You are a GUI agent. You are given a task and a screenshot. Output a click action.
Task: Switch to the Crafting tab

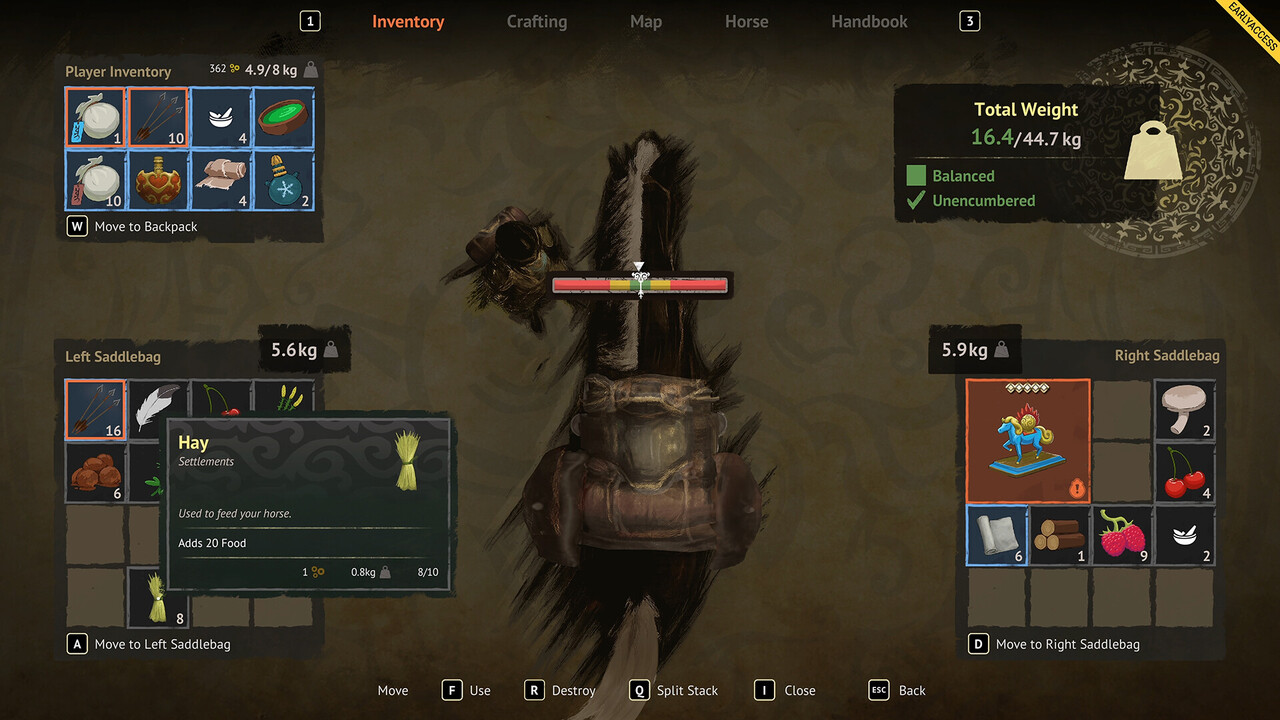(536, 21)
